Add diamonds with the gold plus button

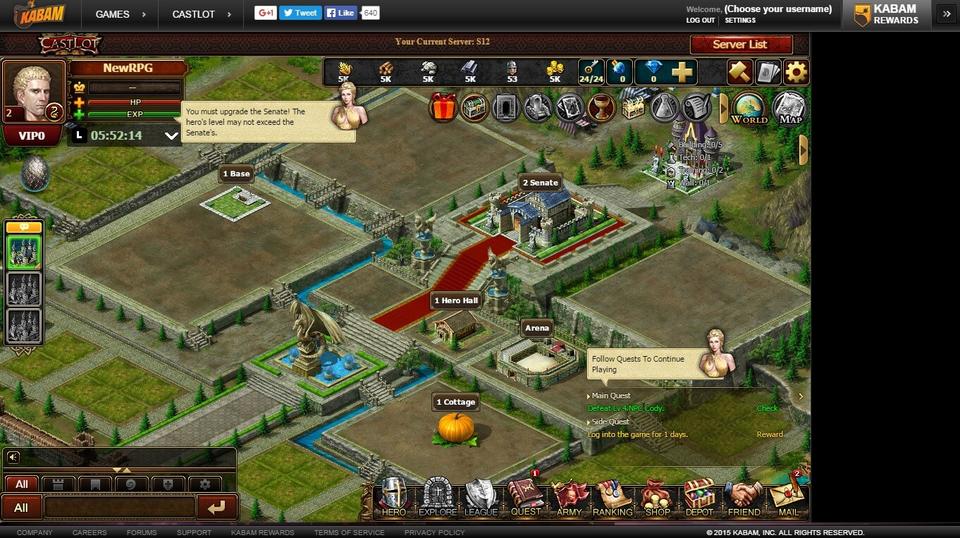(683, 72)
